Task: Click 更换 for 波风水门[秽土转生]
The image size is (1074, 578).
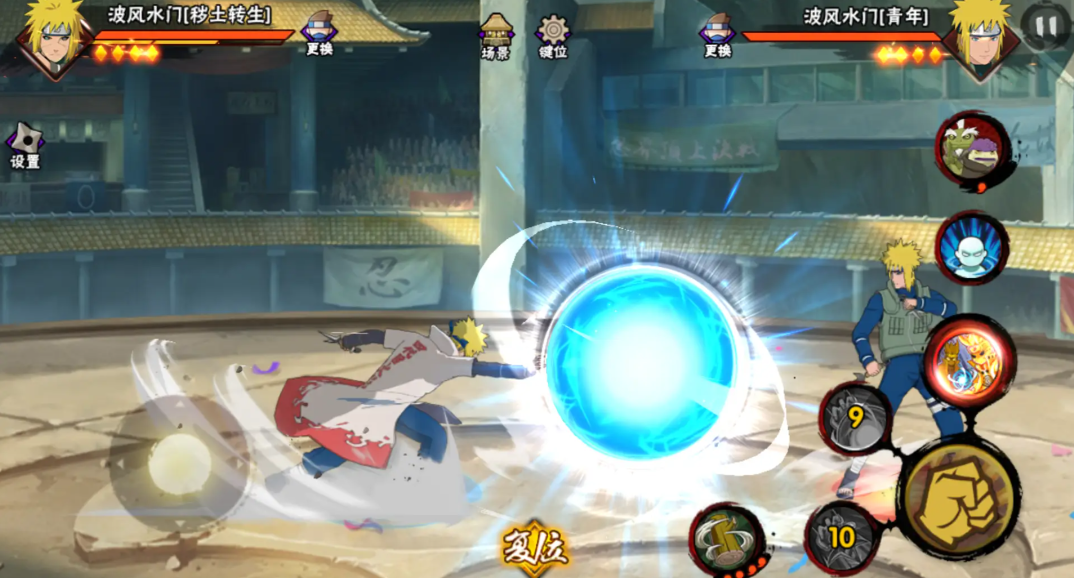Action: coord(319,33)
